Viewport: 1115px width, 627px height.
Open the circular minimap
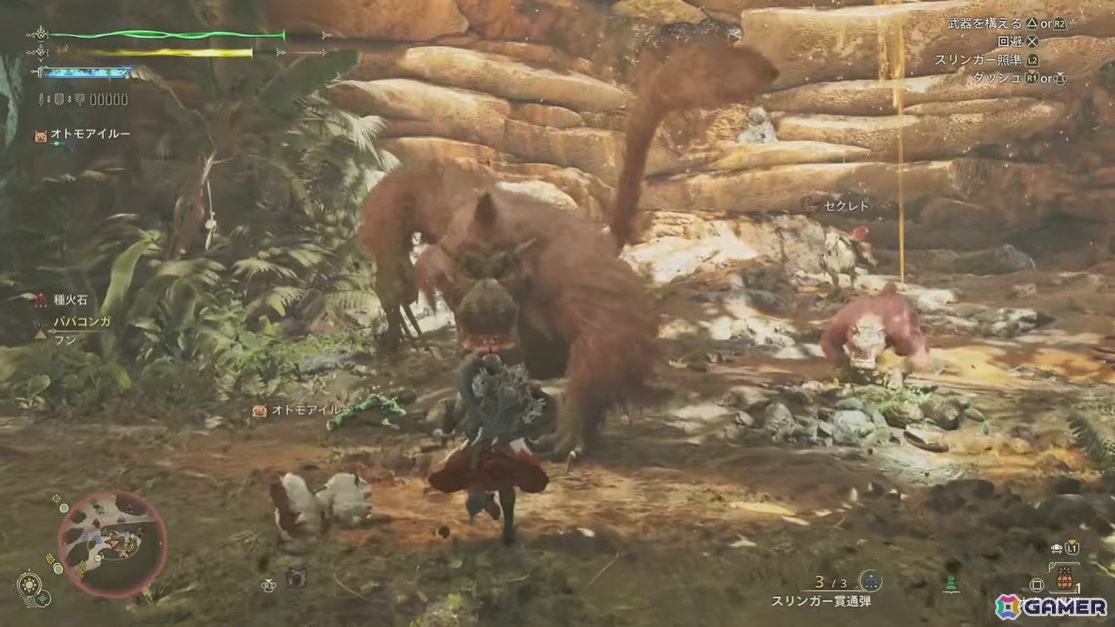coord(111,542)
